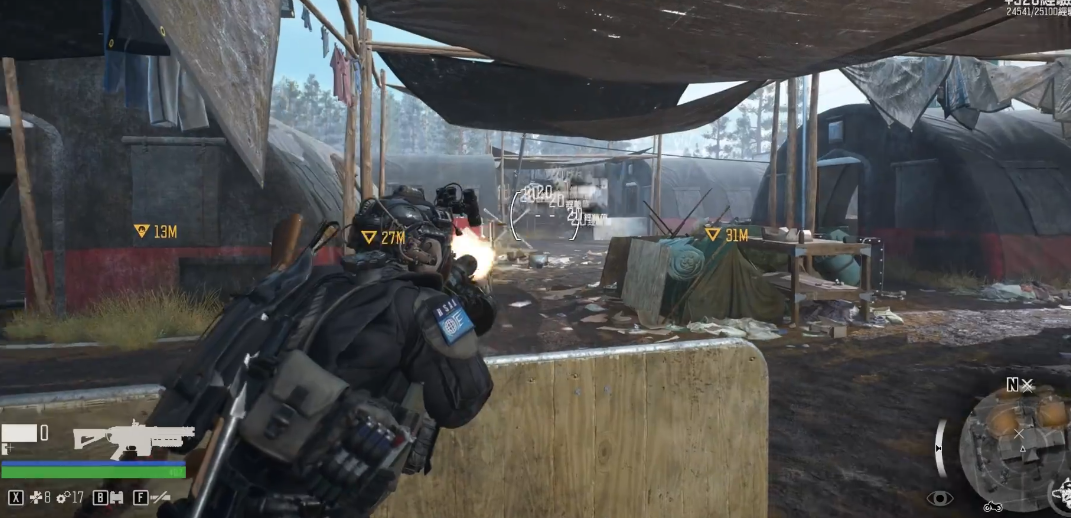Image resolution: width=1071 pixels, height=518 pixels.
Task: Select the gear parts resource icon
Action: coord(63,497)
